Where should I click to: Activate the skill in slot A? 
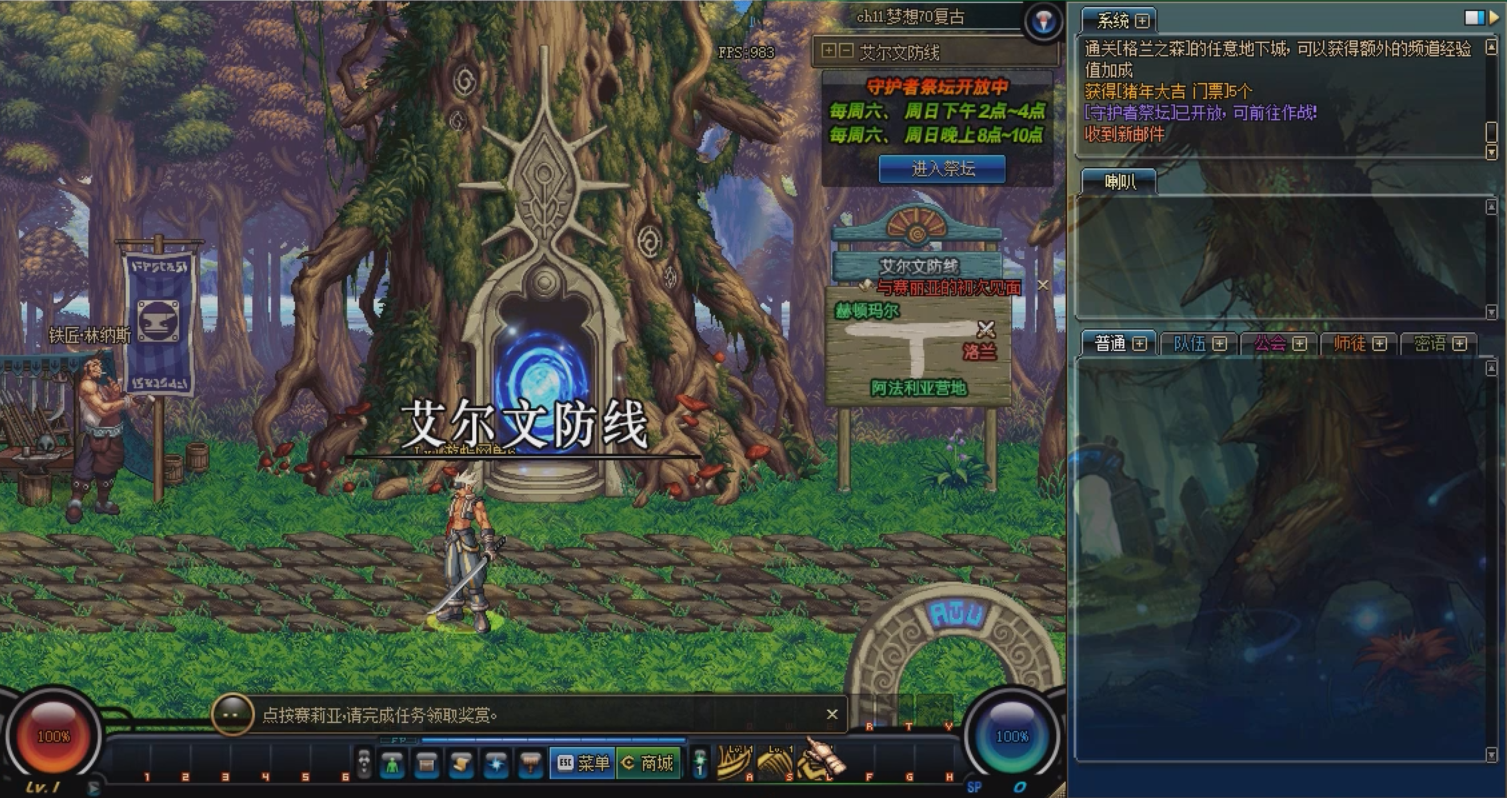coord(734,763)
